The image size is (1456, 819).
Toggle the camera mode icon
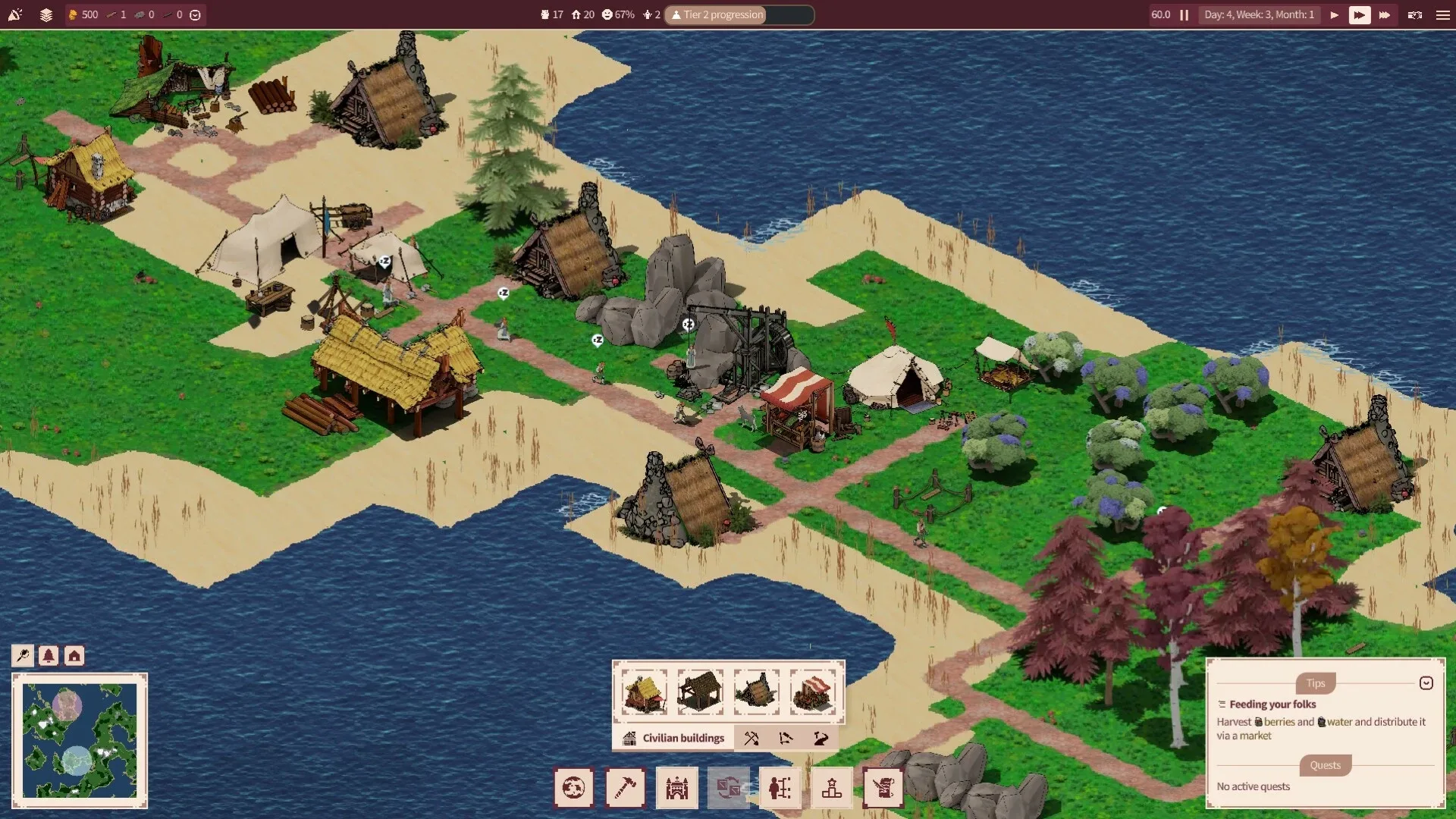tap(1414, 14)
